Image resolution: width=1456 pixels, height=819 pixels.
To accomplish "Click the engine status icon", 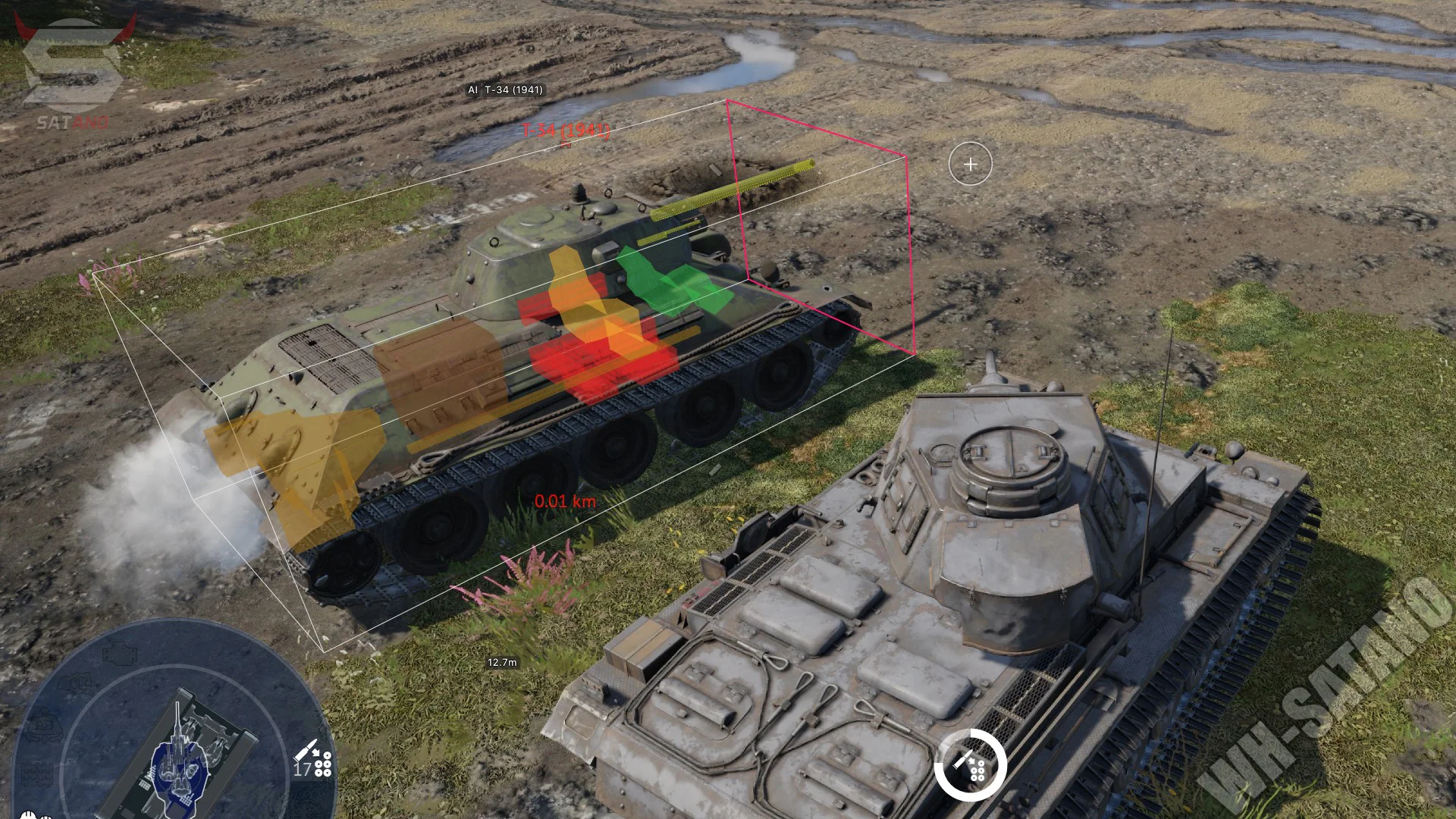I will tap(120, 654).
